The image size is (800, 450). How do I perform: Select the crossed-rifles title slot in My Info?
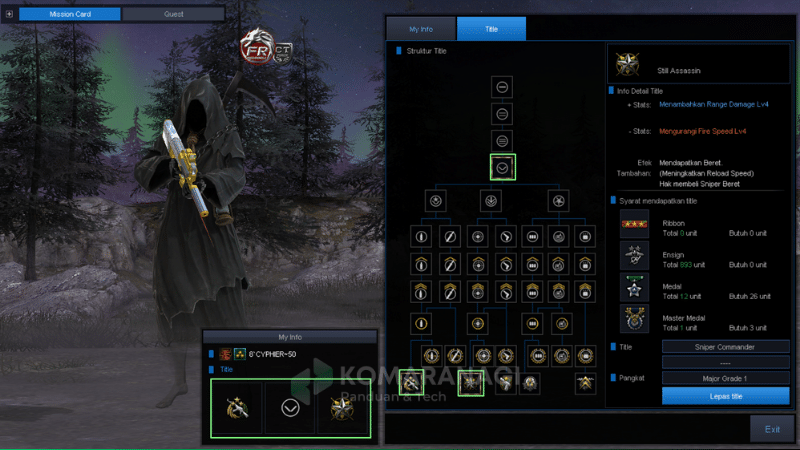pyautogui.click(x=237, y=409)
